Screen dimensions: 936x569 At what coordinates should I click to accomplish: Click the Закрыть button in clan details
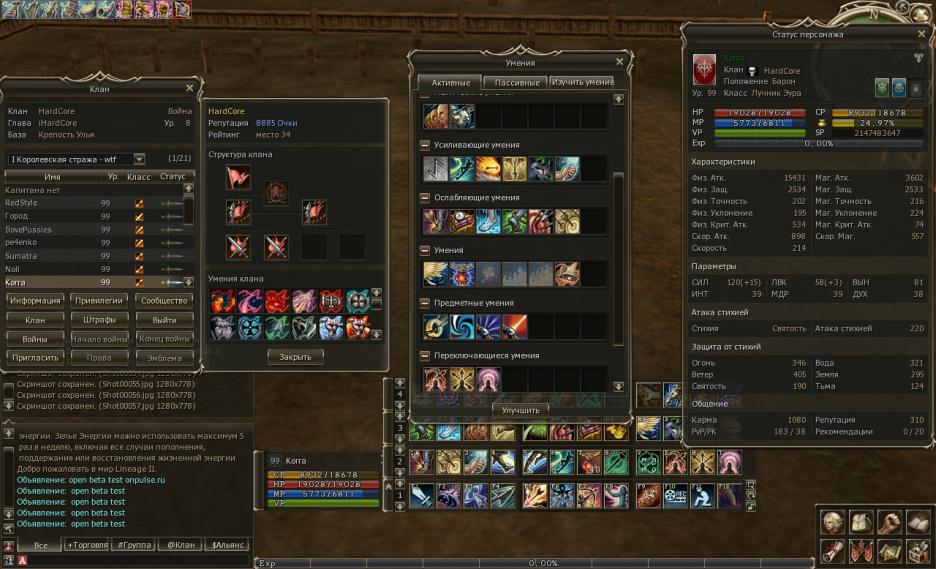tap(295, 356)
